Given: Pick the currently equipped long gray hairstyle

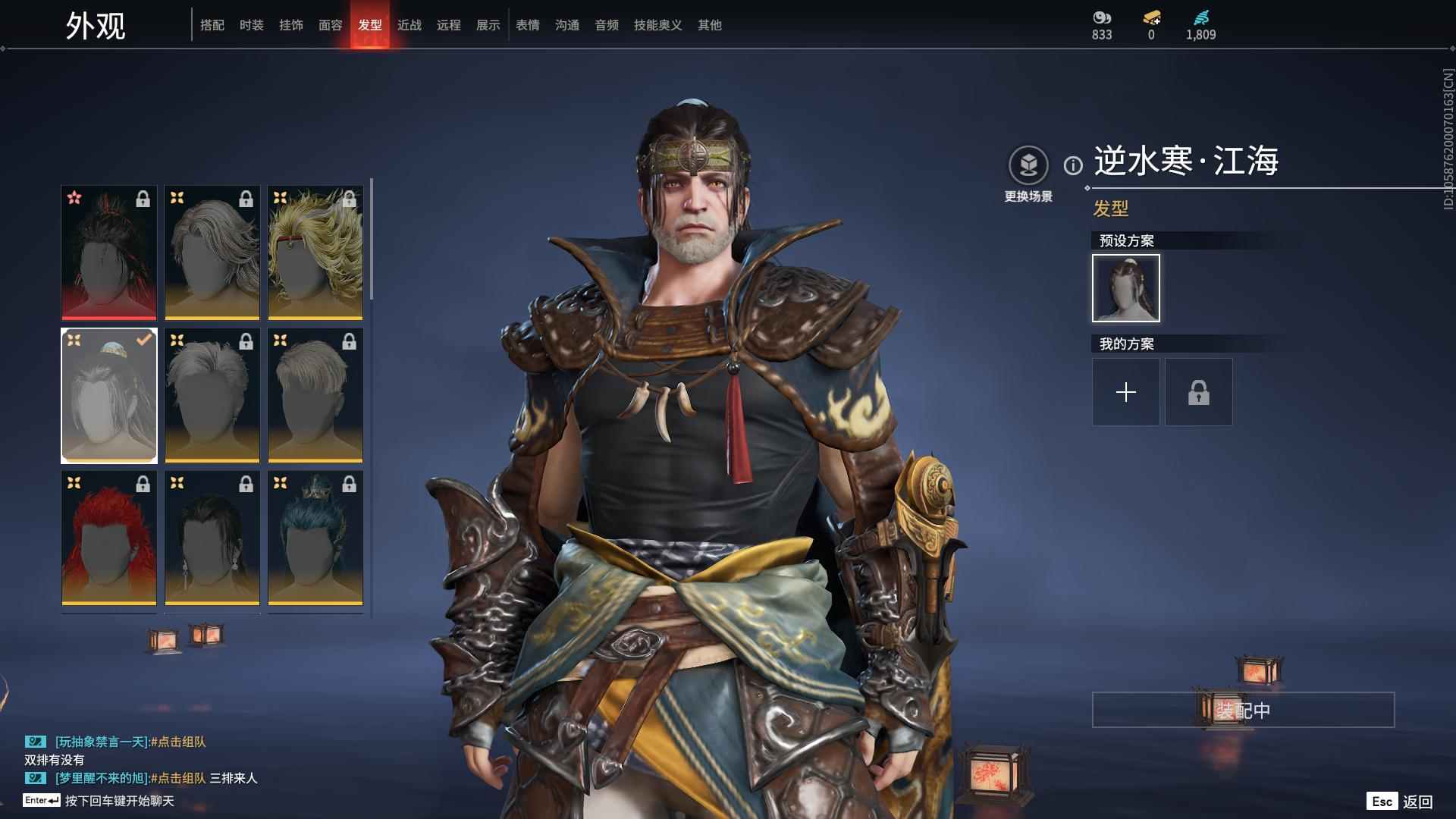Looking at the screenshot, I should click(x=109, y=396).
